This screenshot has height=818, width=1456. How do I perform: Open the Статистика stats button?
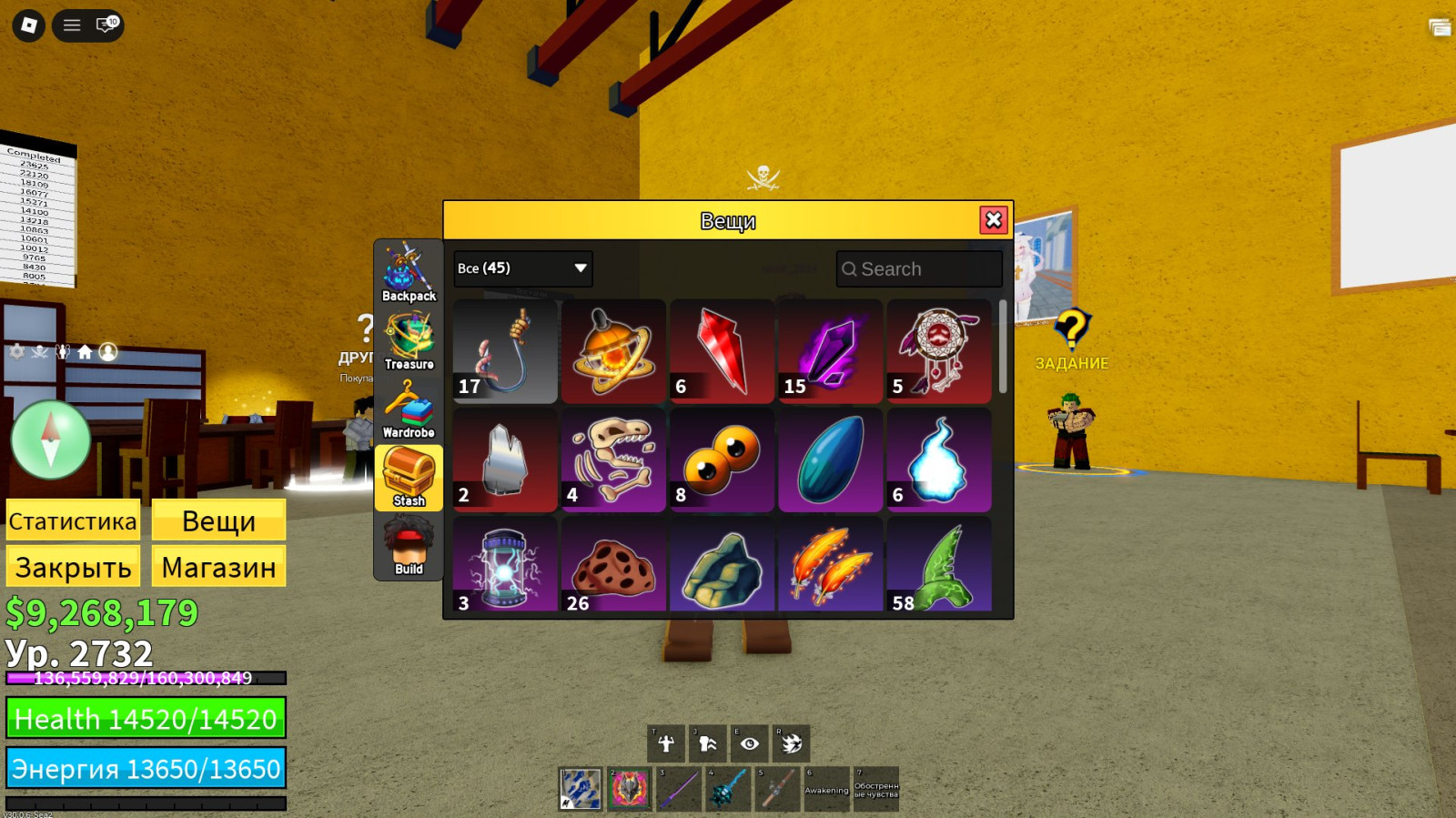73,521
